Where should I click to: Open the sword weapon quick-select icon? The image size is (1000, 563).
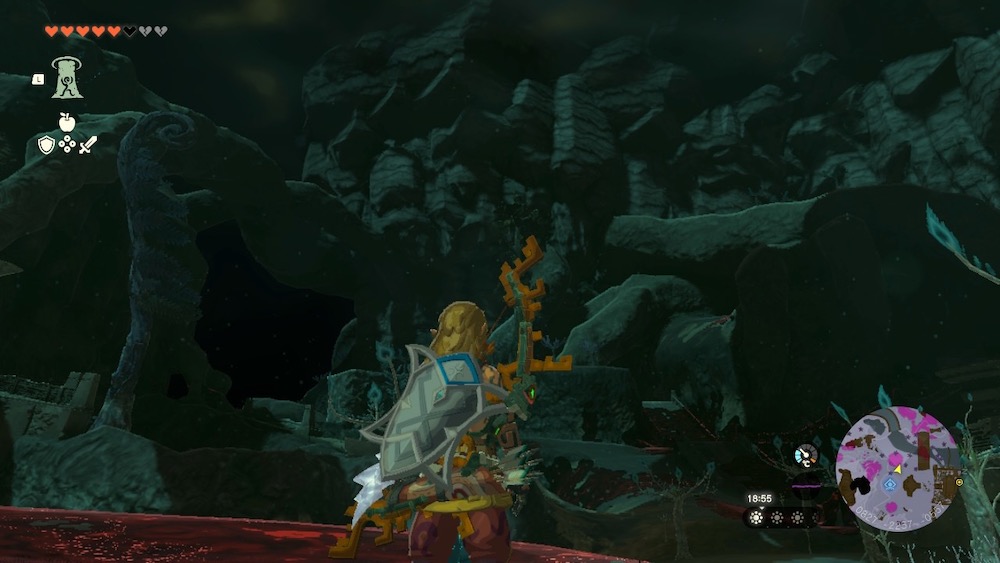tap(88, 145)
